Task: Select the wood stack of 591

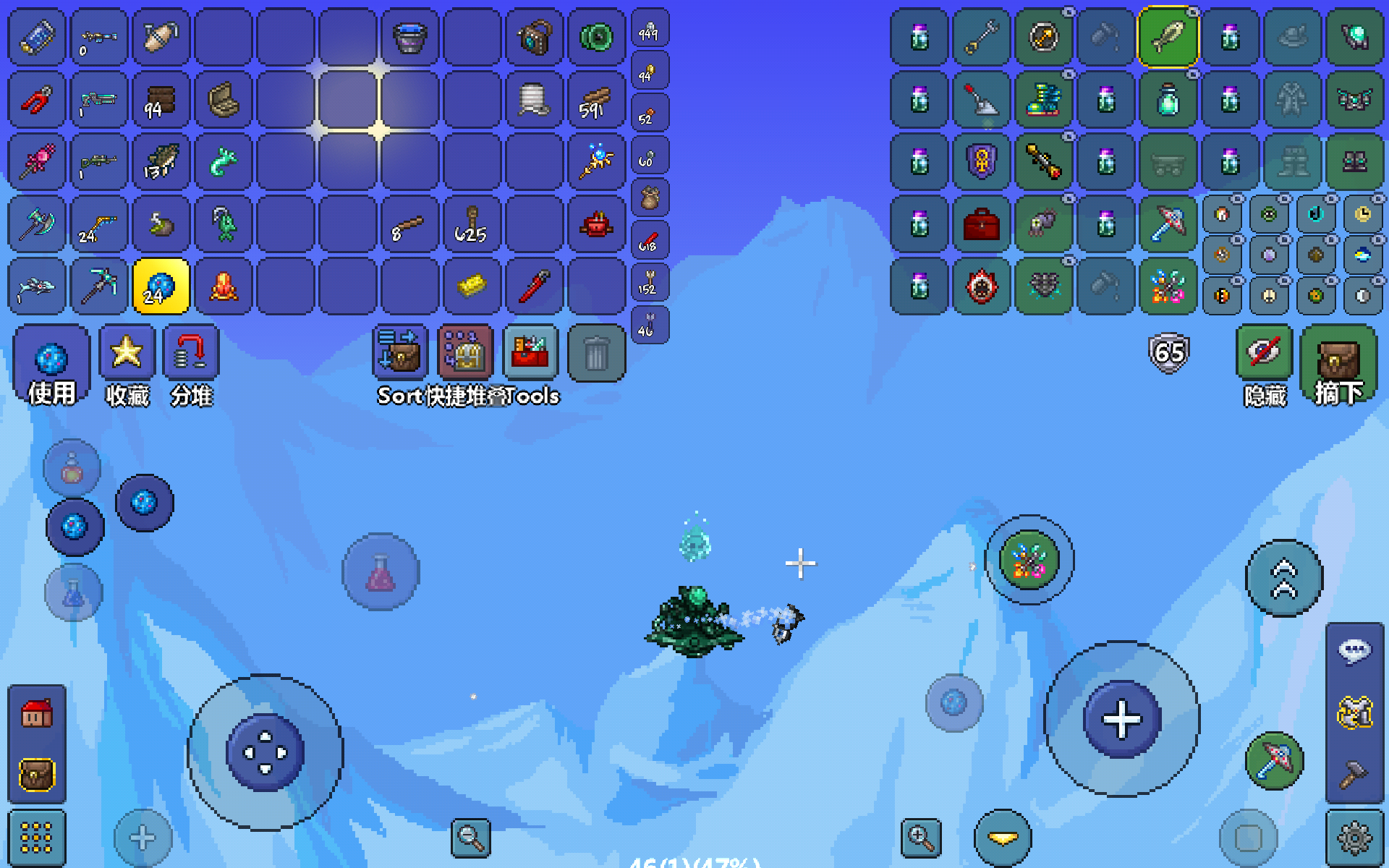Action: pos(596,100)
